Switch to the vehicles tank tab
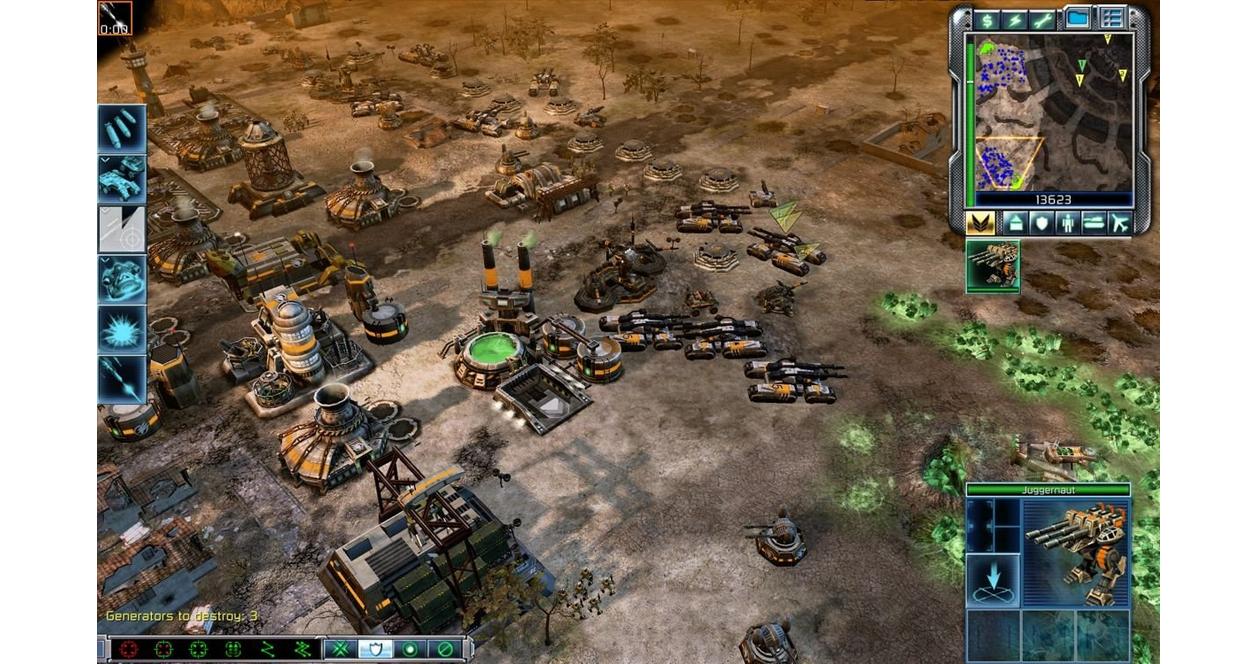Image resolution: width=1256 pixels, height=664 pixels. pos(1092,222)
